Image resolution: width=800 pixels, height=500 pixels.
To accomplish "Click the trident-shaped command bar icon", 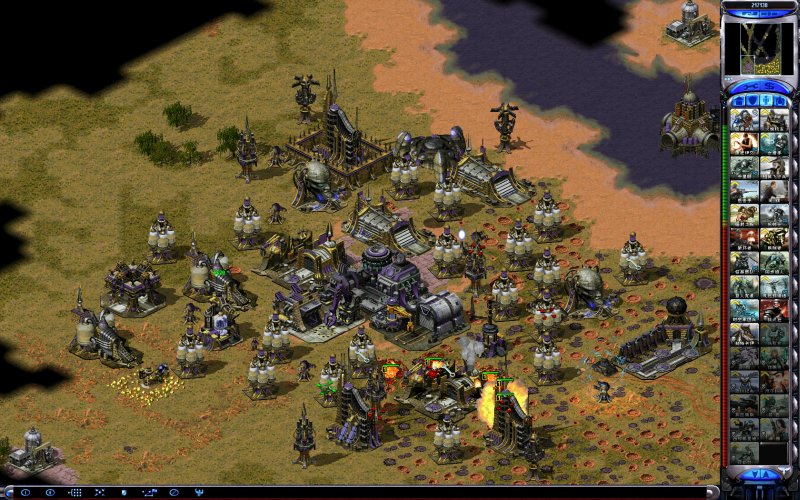I will (x=198, y=493).
